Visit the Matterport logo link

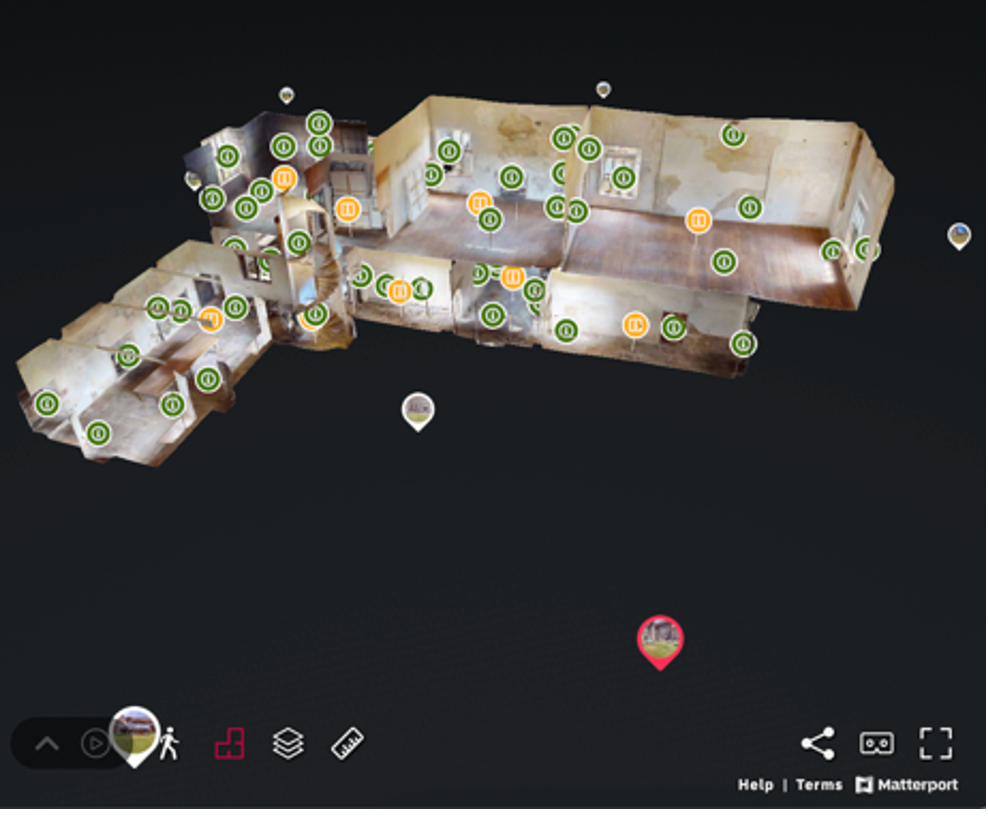click(907, 785)
